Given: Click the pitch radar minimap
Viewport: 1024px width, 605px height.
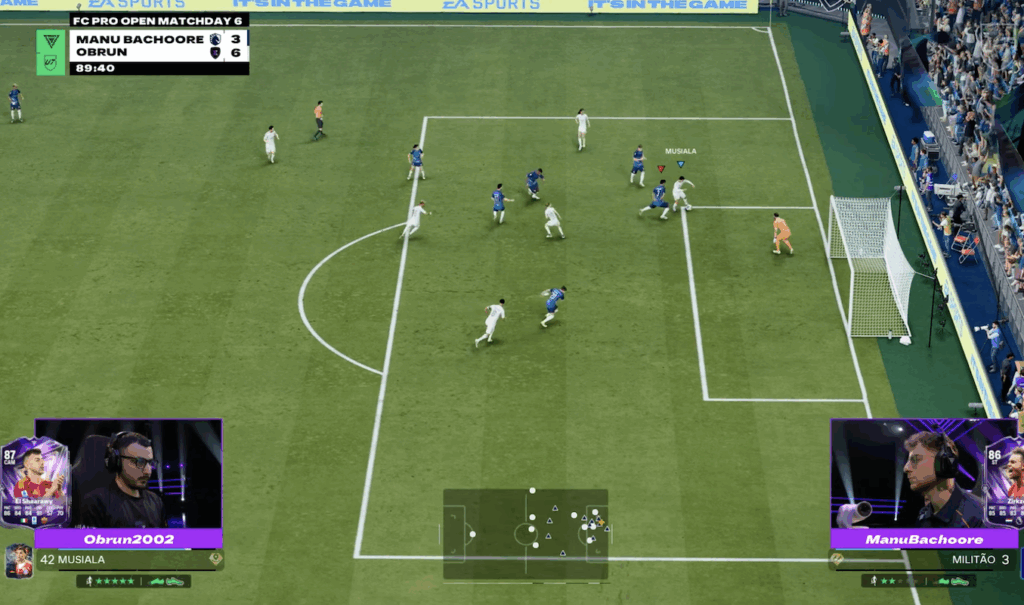Looking at the screenshot, I should click(x=525, y=533).
